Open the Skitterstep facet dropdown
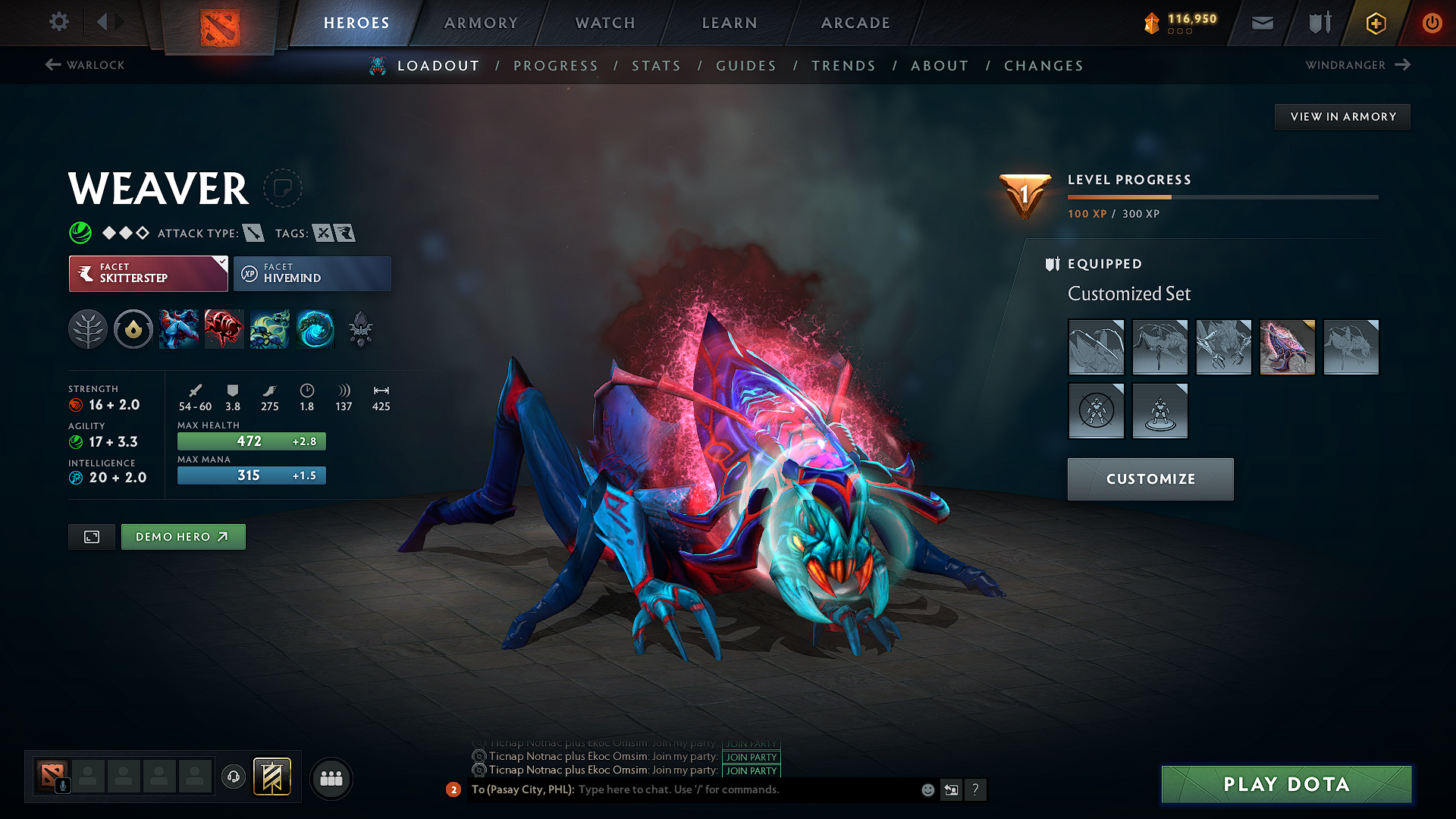 click(220, 264)
